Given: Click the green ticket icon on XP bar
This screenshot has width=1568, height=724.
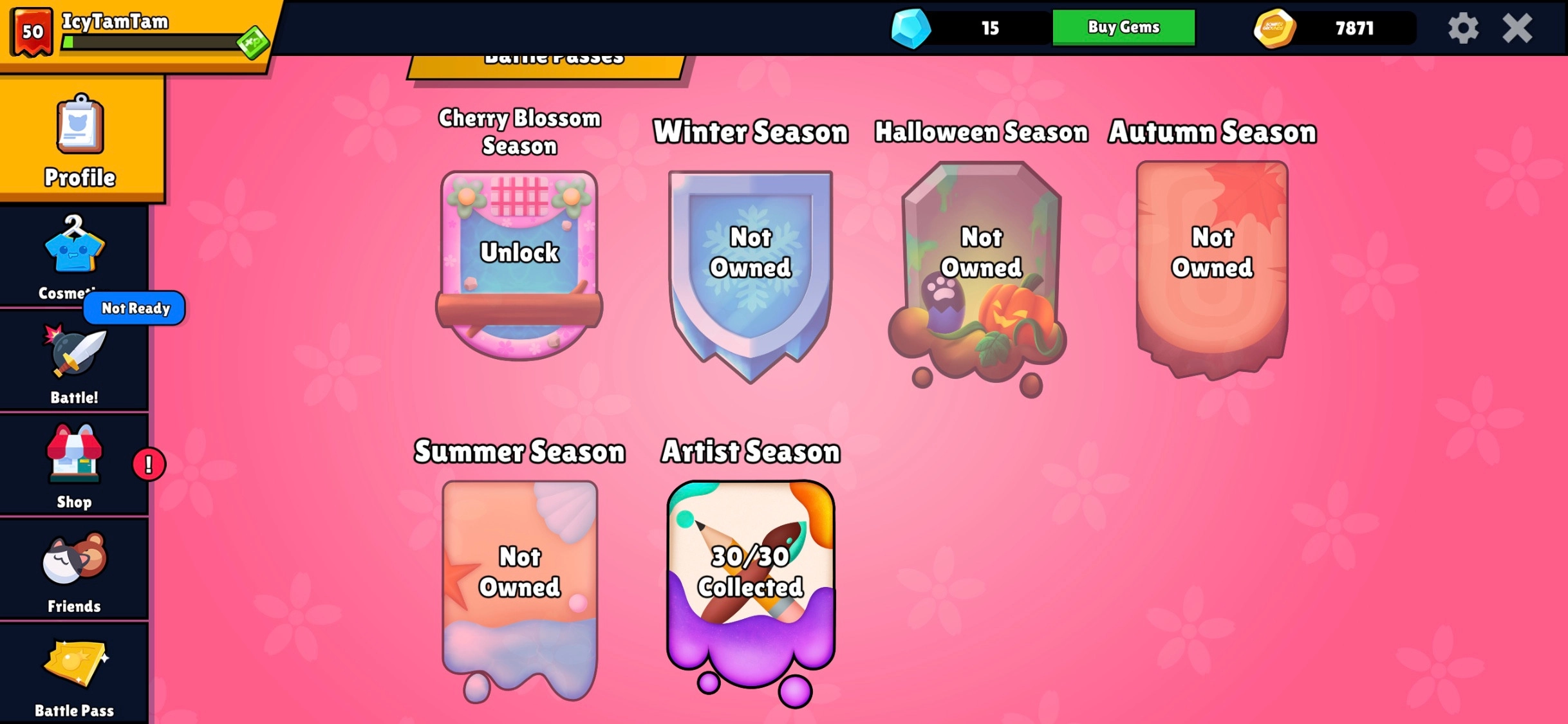Looking at the screenshot, I should click(252, 42).
